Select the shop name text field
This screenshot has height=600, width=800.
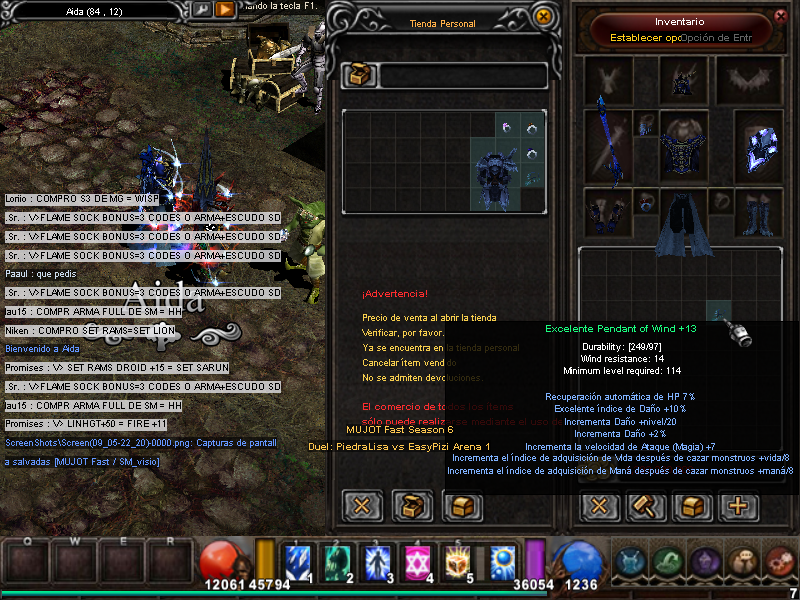[463, 76]
